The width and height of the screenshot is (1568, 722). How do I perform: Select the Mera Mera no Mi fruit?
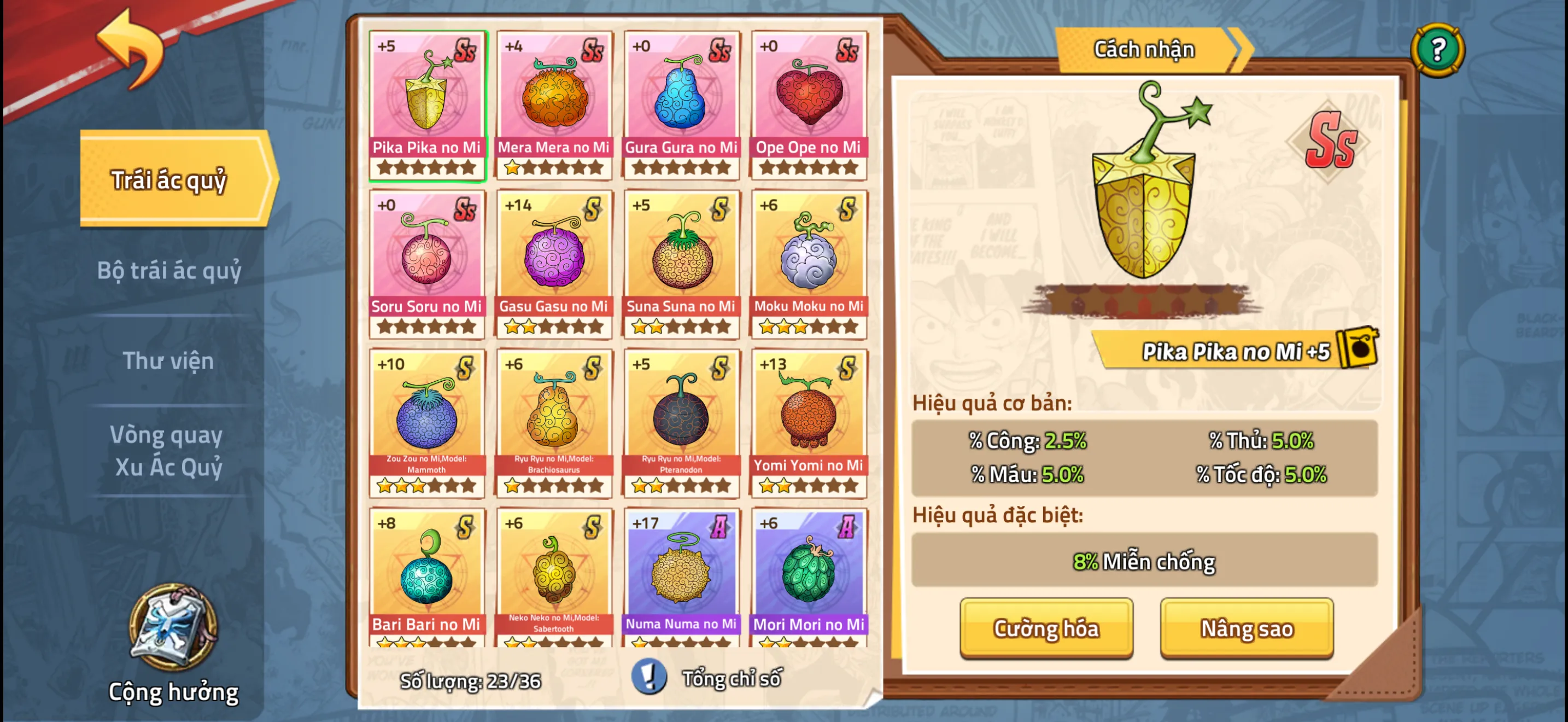click(553, 104)
